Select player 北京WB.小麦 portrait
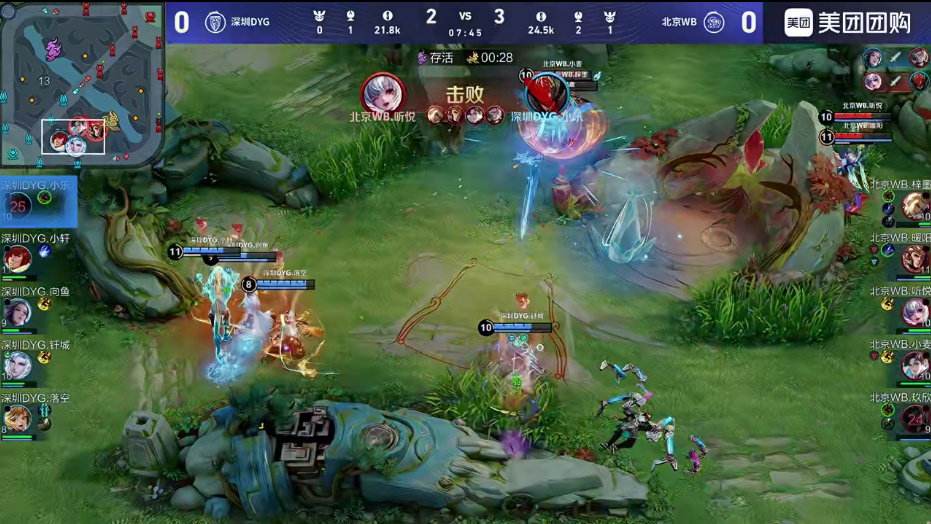This screenshot has width=931, height=524. pos(914,366)
